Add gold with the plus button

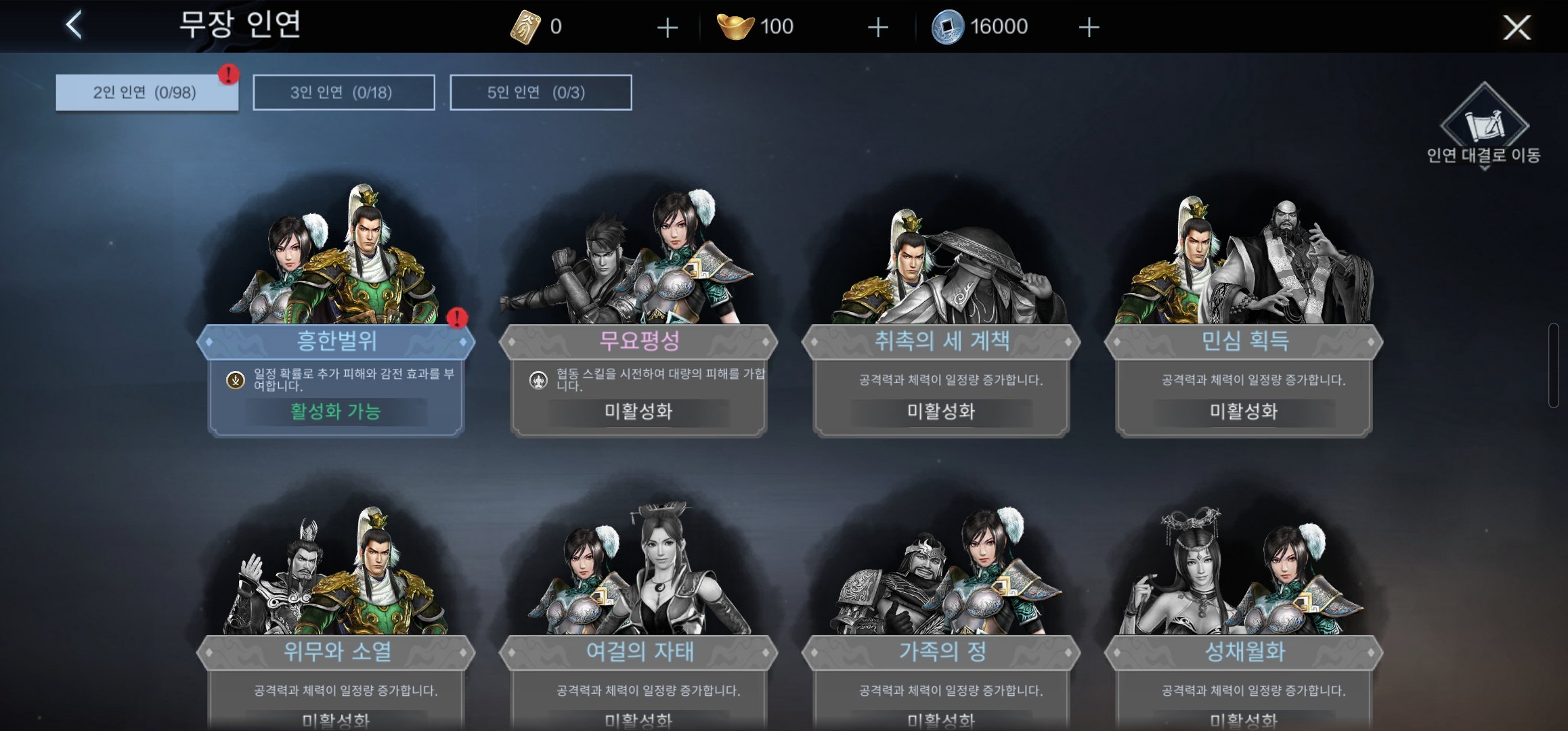[877, 26]
